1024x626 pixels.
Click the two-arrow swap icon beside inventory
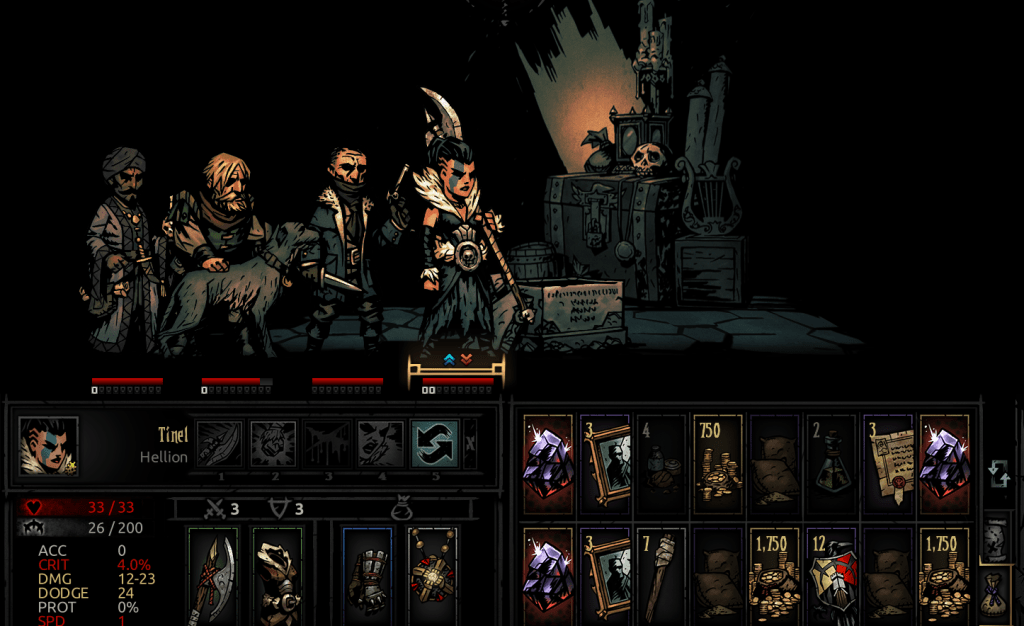[998, 474]
